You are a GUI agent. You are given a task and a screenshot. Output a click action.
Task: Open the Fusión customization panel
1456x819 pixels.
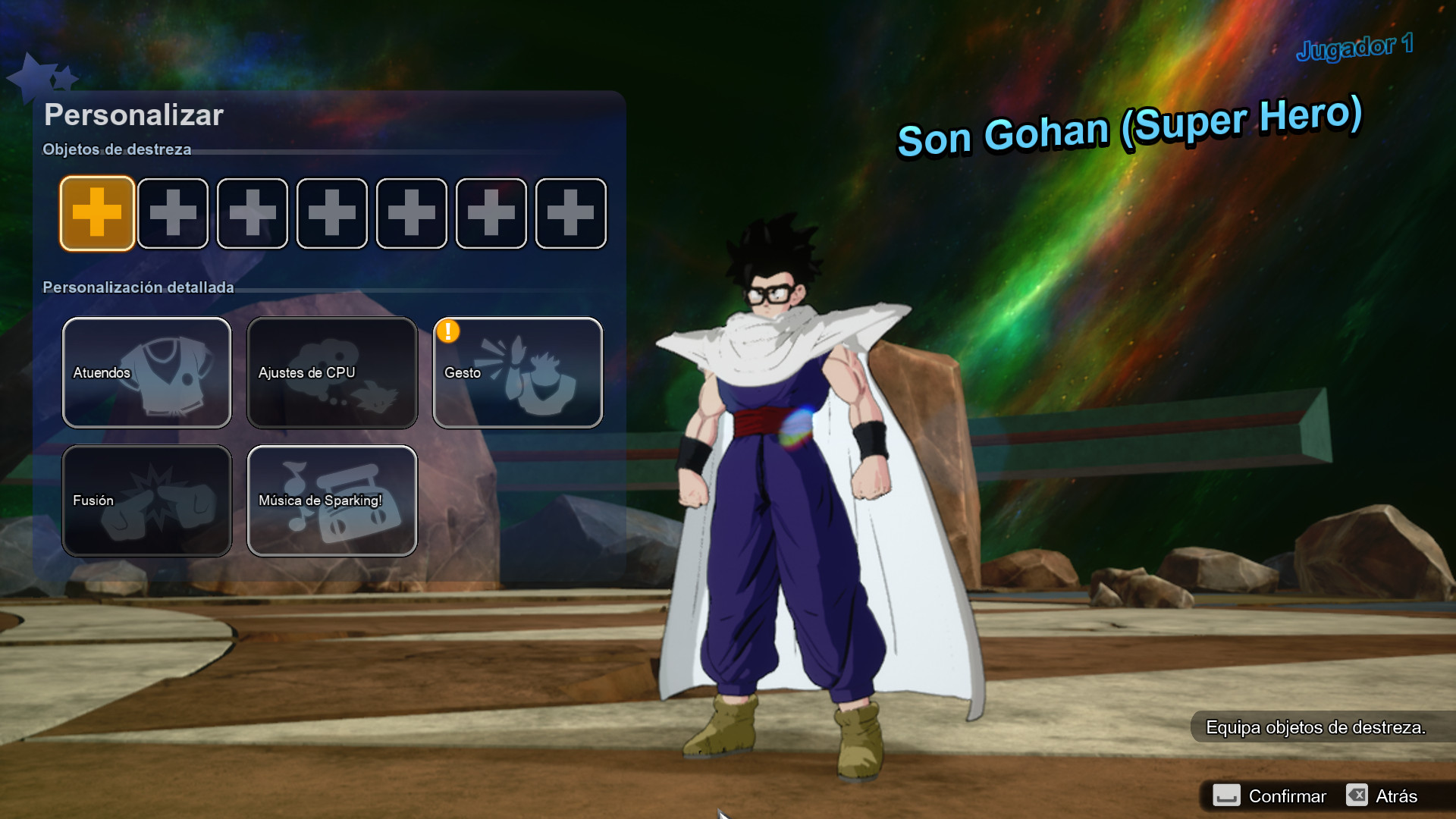(147, 500)
